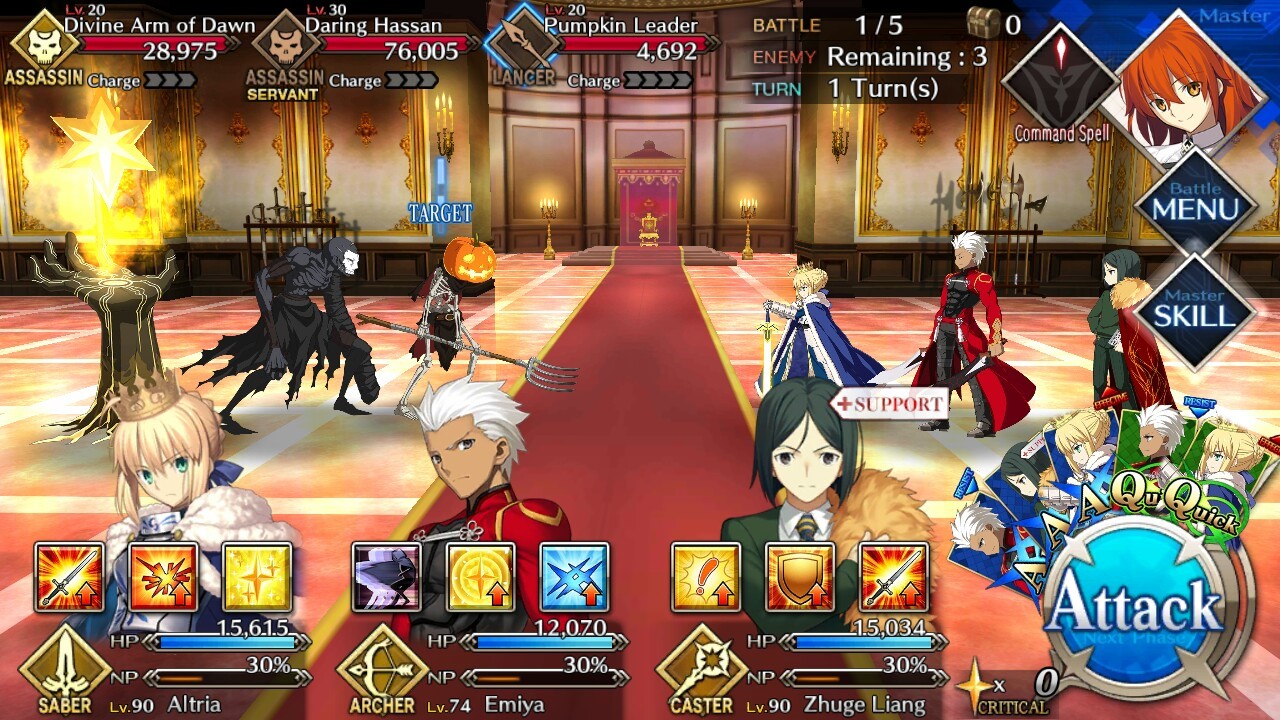The height and width of the screenshot is (720, 1280).
Task: Activate Zhuge Liang's sword attack-up skill
Action: tap(893, 577)
